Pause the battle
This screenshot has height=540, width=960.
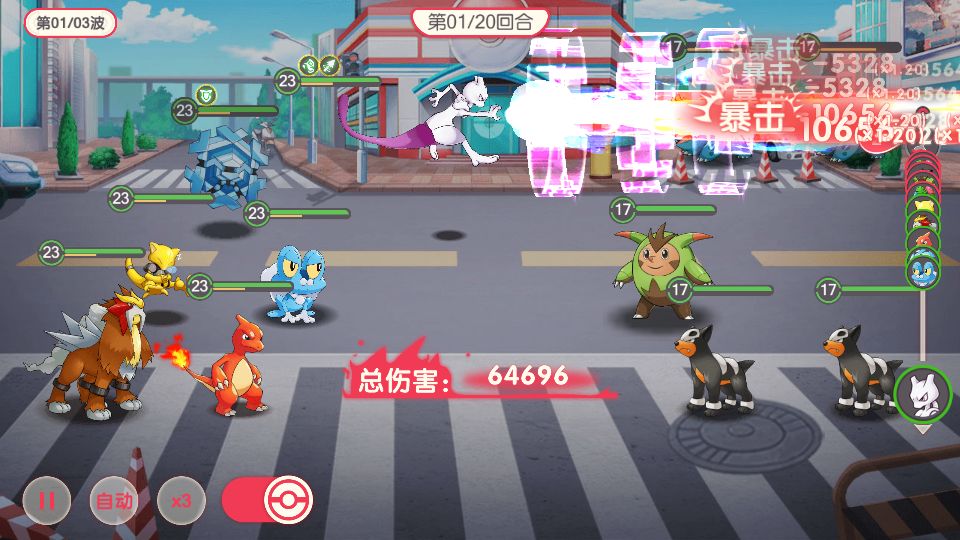pos(47,500)
